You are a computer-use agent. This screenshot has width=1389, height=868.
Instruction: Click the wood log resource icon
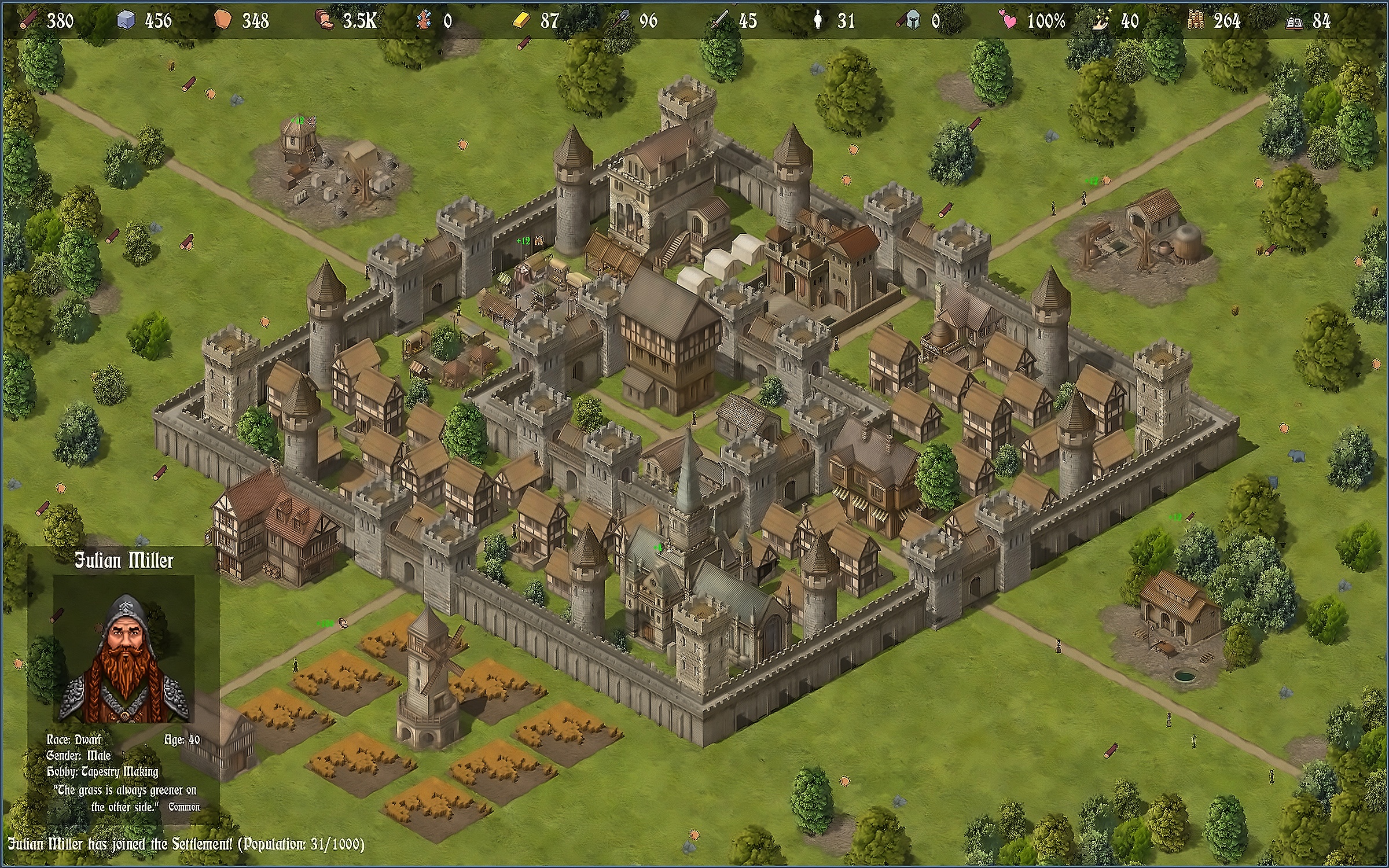(28, 20)
